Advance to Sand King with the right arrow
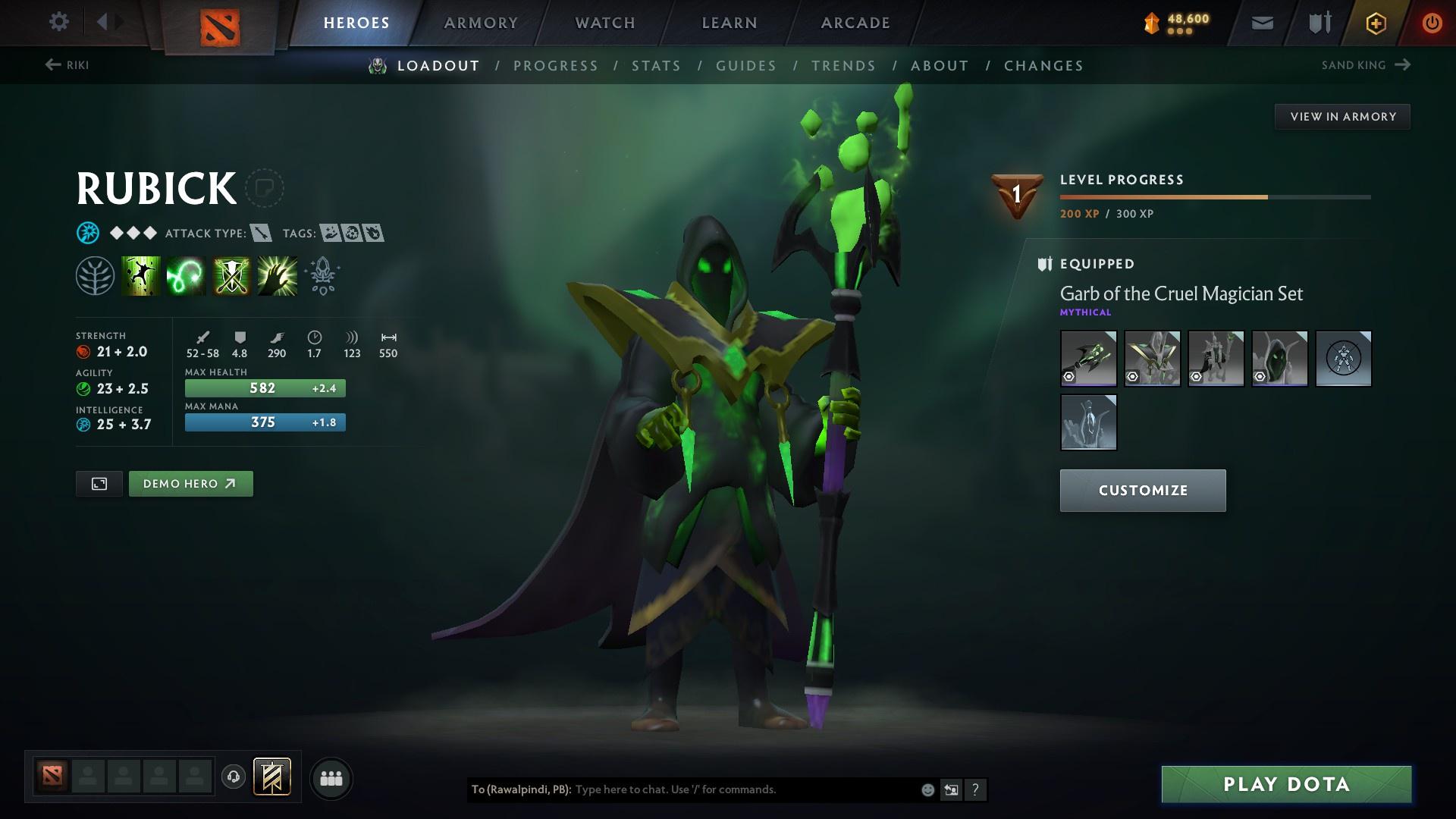Viewport: 1456px width, 819px height. (1401, 64)
